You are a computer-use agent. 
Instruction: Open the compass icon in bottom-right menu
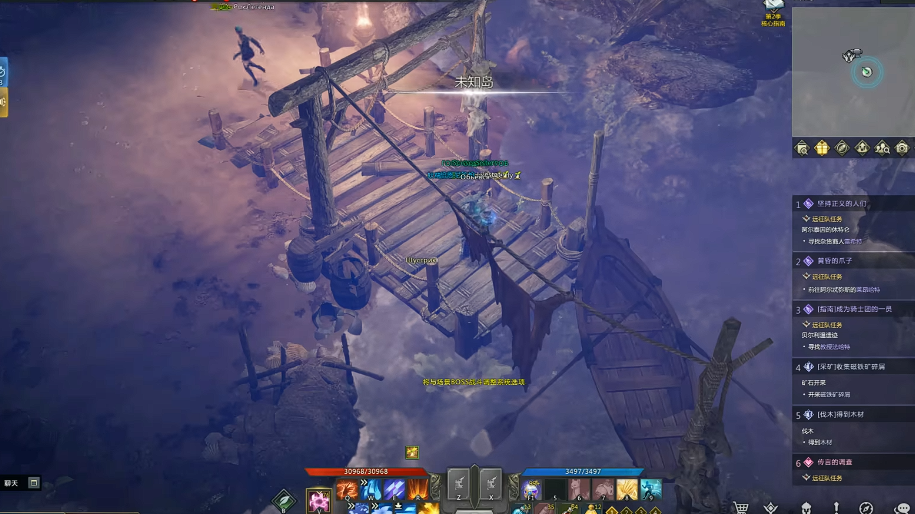point(866,507)
